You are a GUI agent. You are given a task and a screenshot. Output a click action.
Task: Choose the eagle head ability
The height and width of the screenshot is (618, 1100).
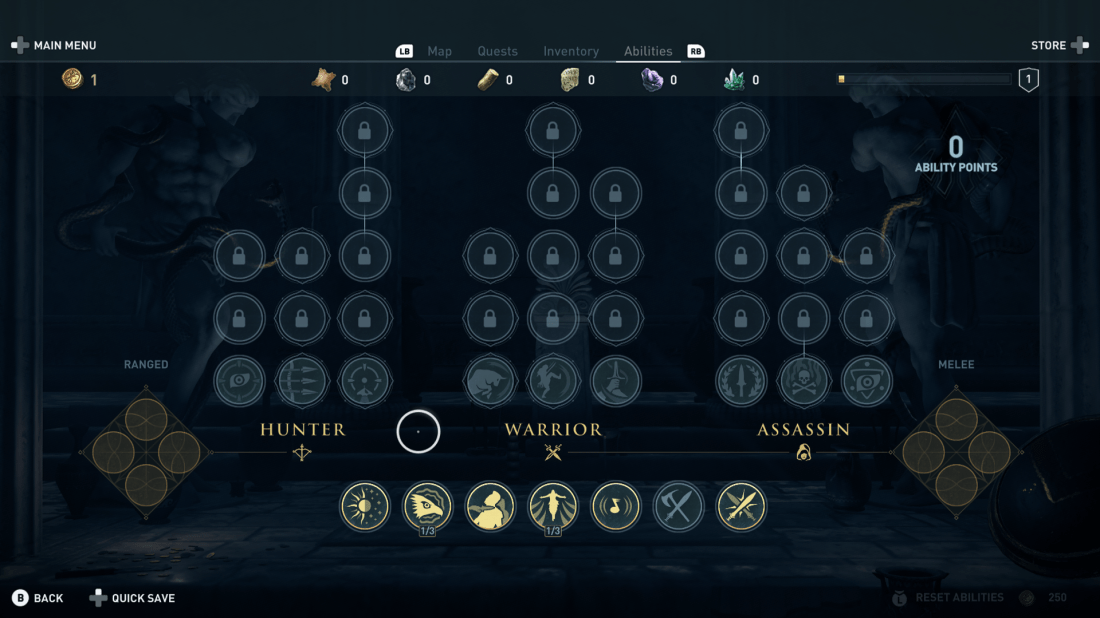click(427, 507)
